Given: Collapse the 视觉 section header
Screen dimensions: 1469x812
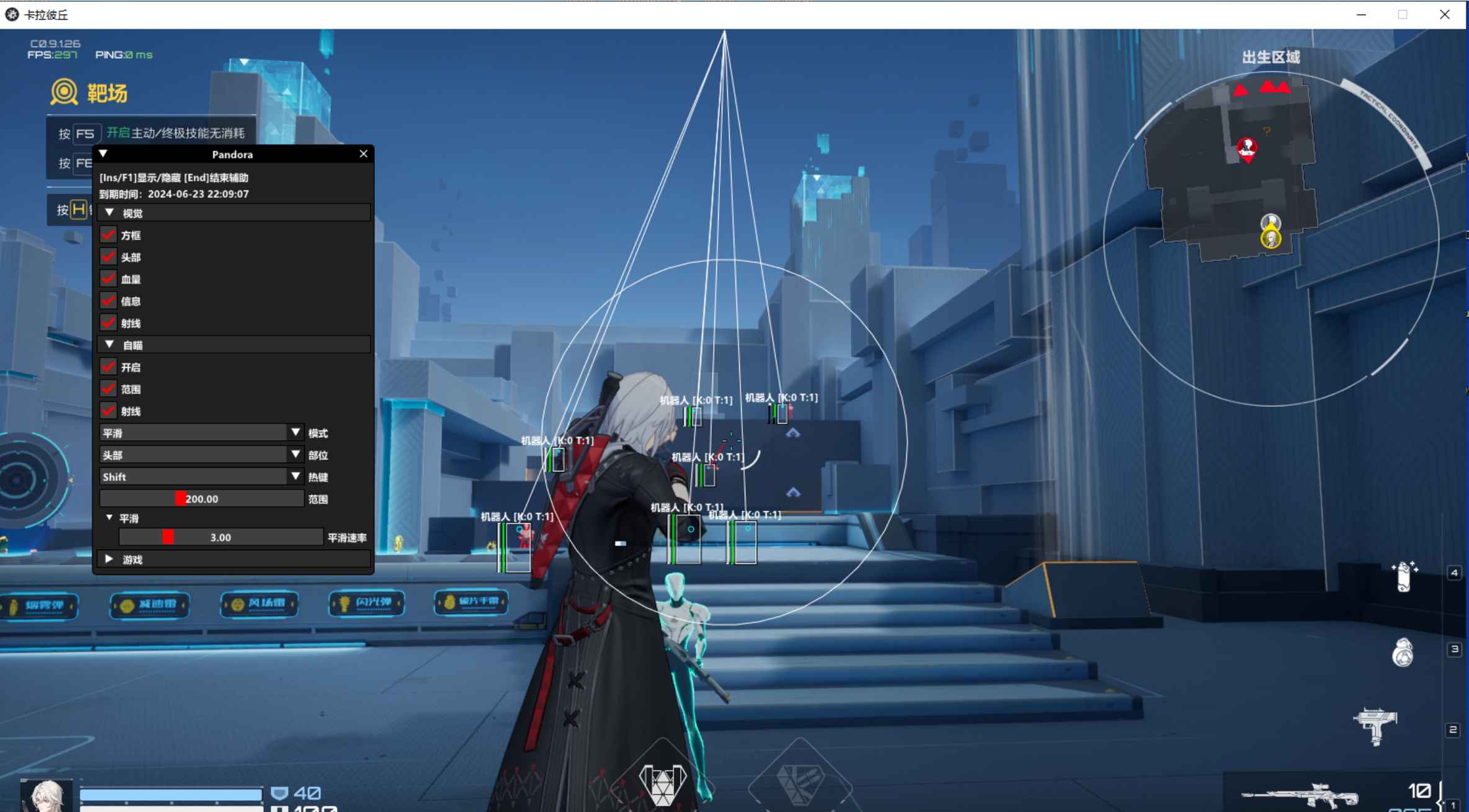Looking at the screenshot, I should [110, 213].
